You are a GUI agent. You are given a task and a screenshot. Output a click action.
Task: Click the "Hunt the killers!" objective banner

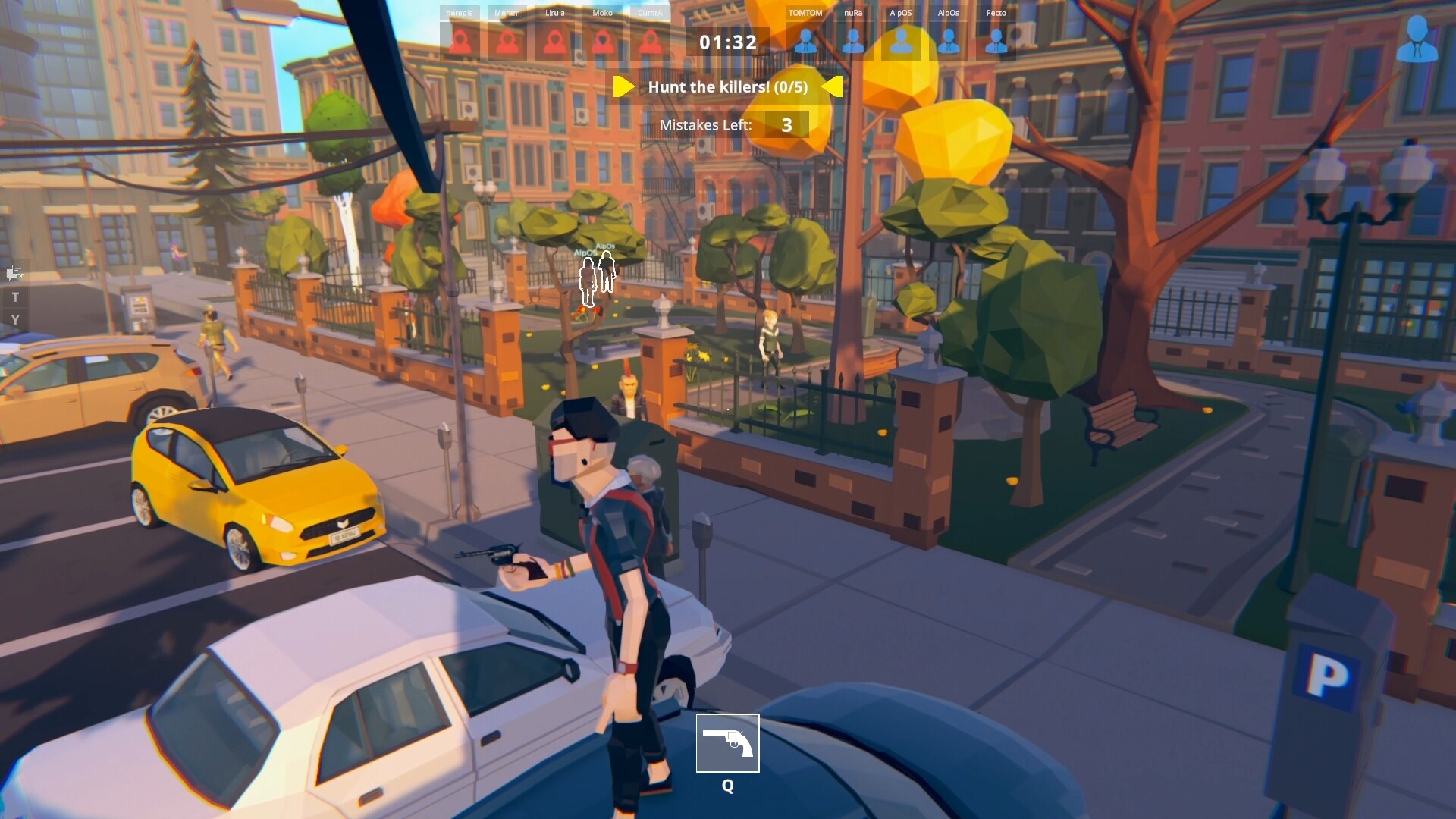[x=727, y=87]
